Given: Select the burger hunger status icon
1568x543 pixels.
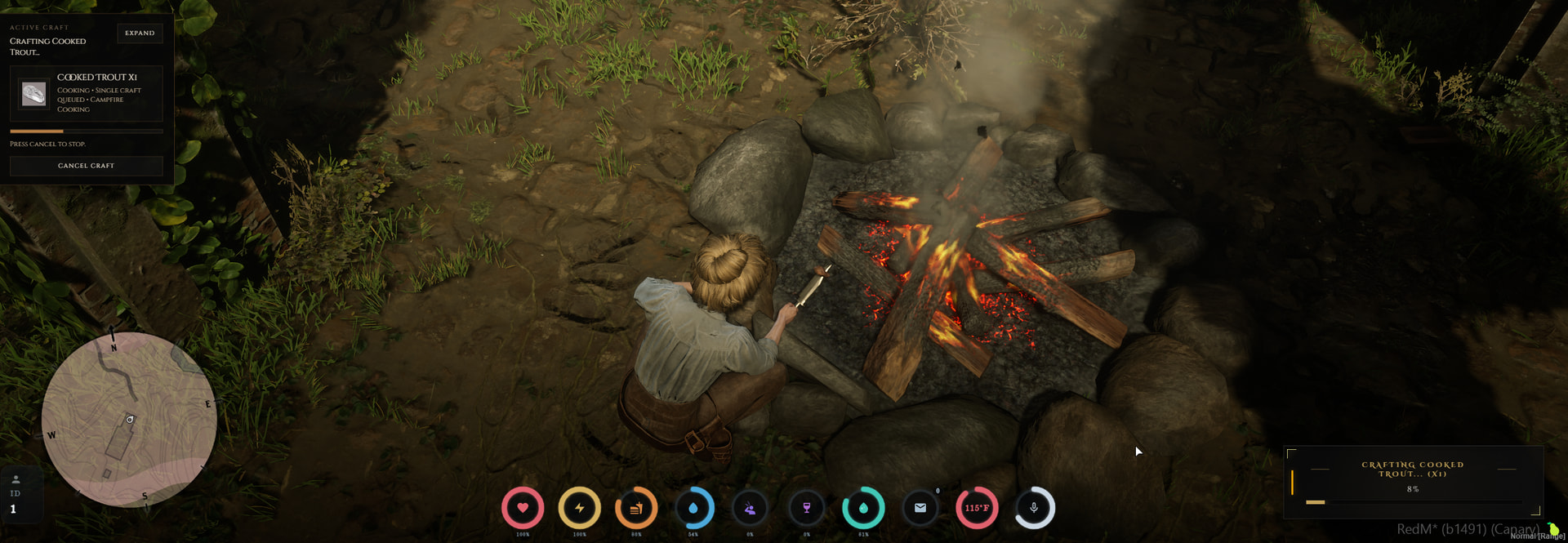Looking at the screenshot, I should coord(636,508).
